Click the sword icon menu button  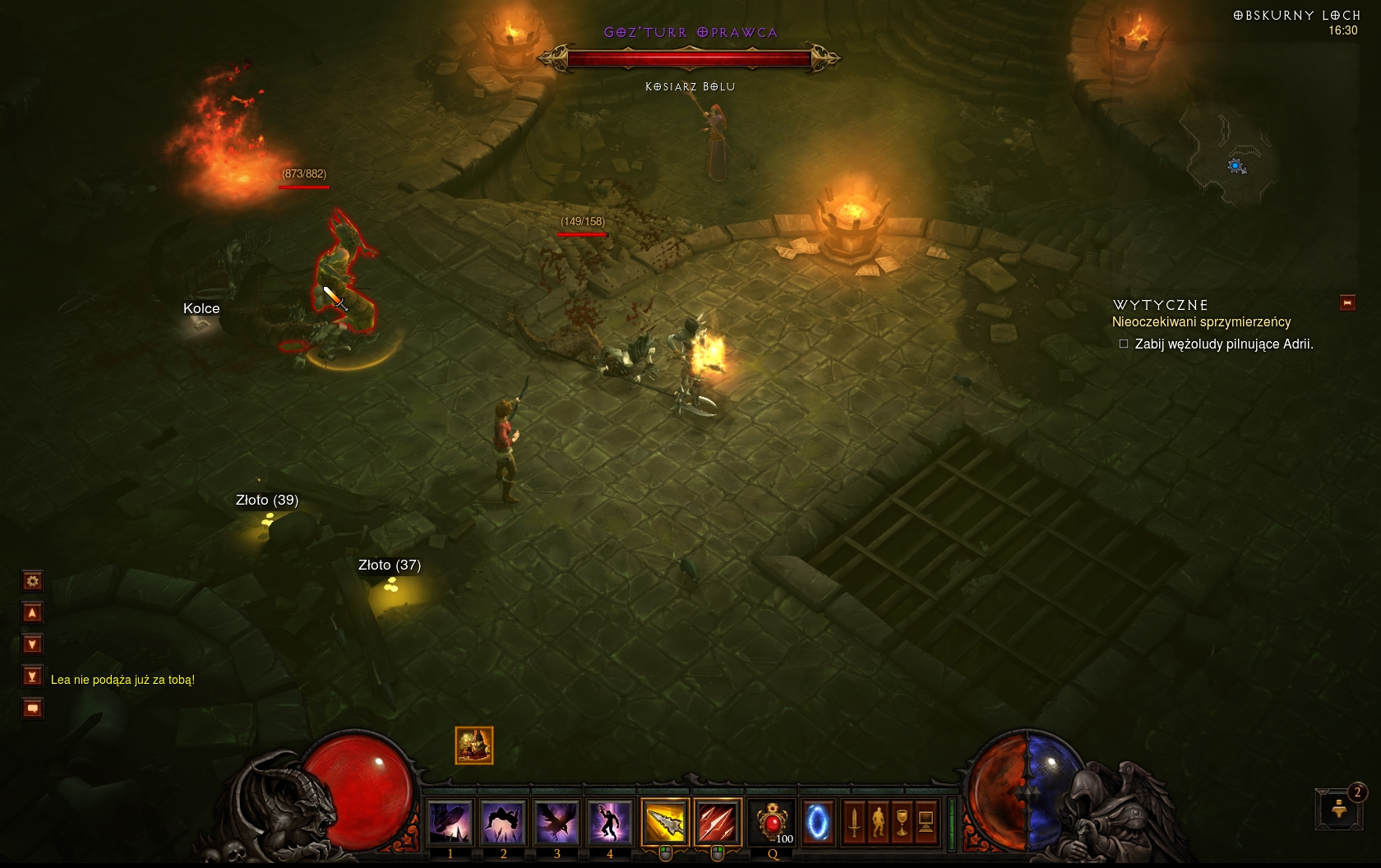click(854, 822)
